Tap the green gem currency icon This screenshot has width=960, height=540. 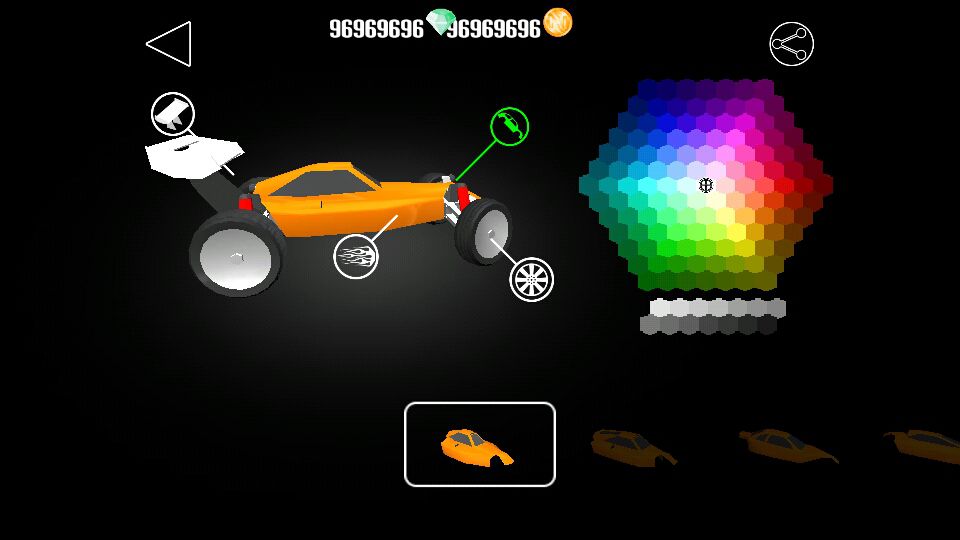pyautogui.click(x=440, y=22)
